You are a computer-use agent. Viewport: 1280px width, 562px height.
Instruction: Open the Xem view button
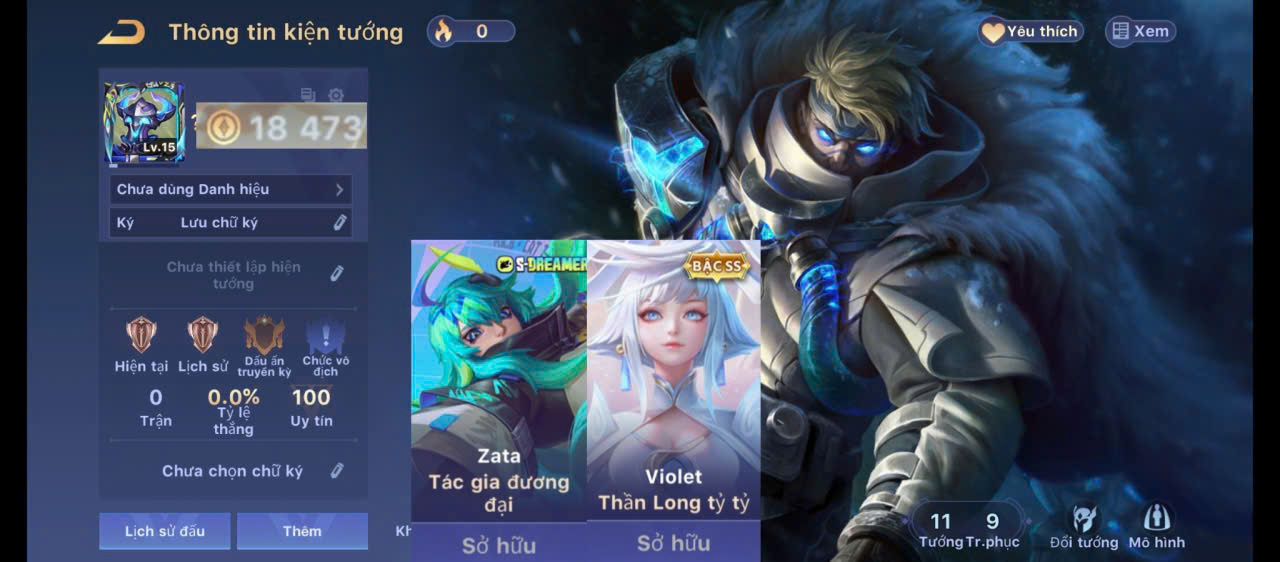pos(1140,32)
